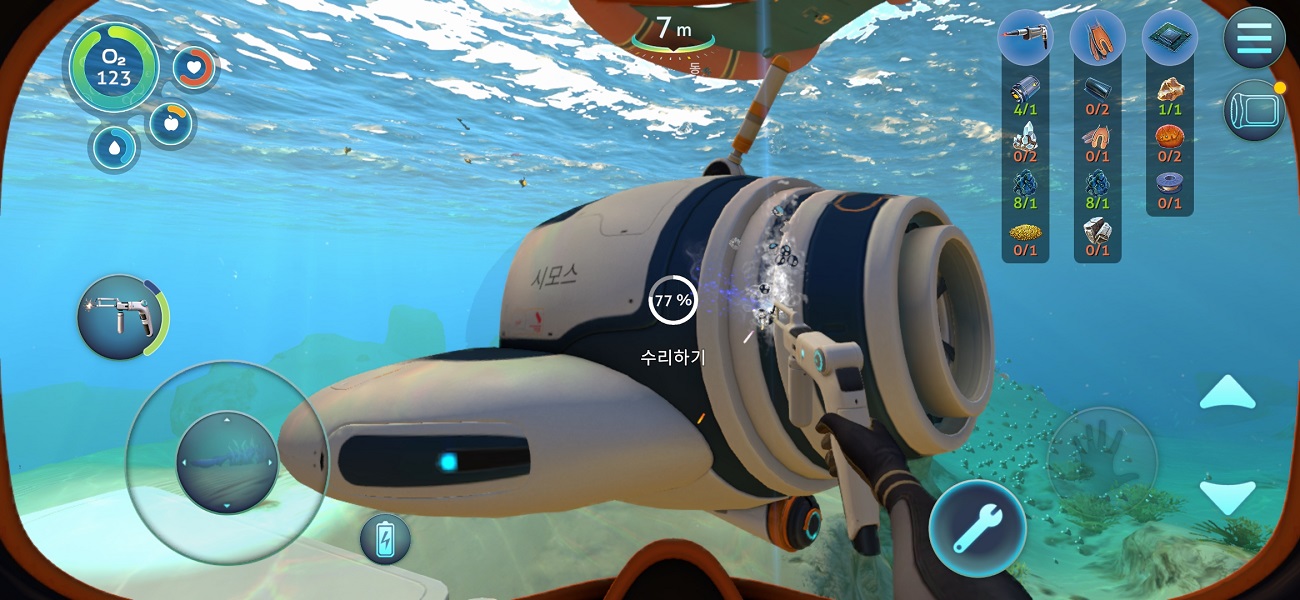Open the PDA tablet
1300x600 pixels.
[1254, 109]
